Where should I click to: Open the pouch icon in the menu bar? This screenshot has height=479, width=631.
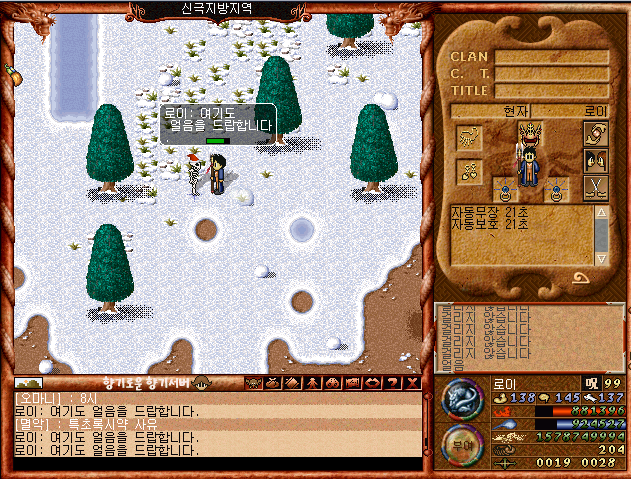coord(272,382)
